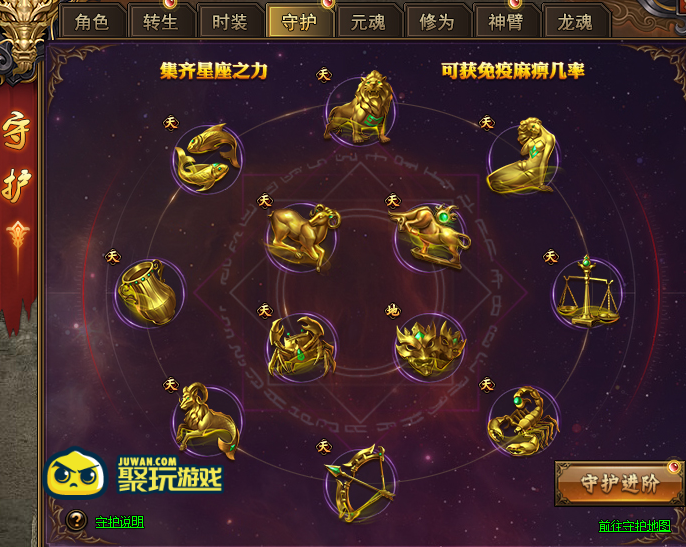Image resolution: width=686 pixels, height=547 pixels.
Task: Choose the golden twin fish Pisces icon
Action: click(x=207, y=157)
